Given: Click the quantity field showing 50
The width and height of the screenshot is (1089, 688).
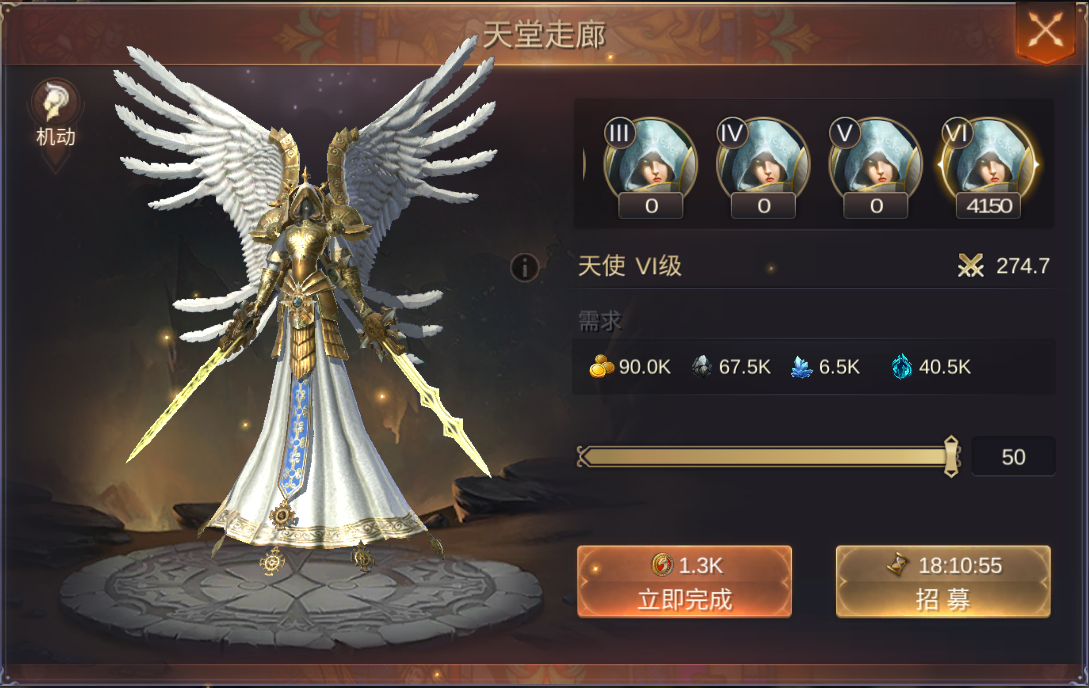Looking at the screenshot, I should click(x=1013, y=457).
